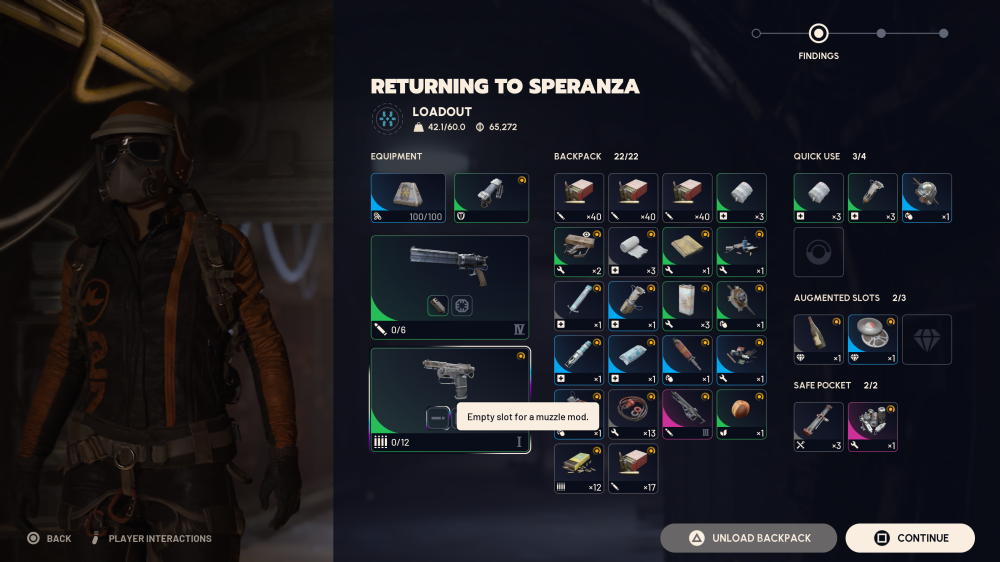Click the empty diamond augmented slot

926,340
